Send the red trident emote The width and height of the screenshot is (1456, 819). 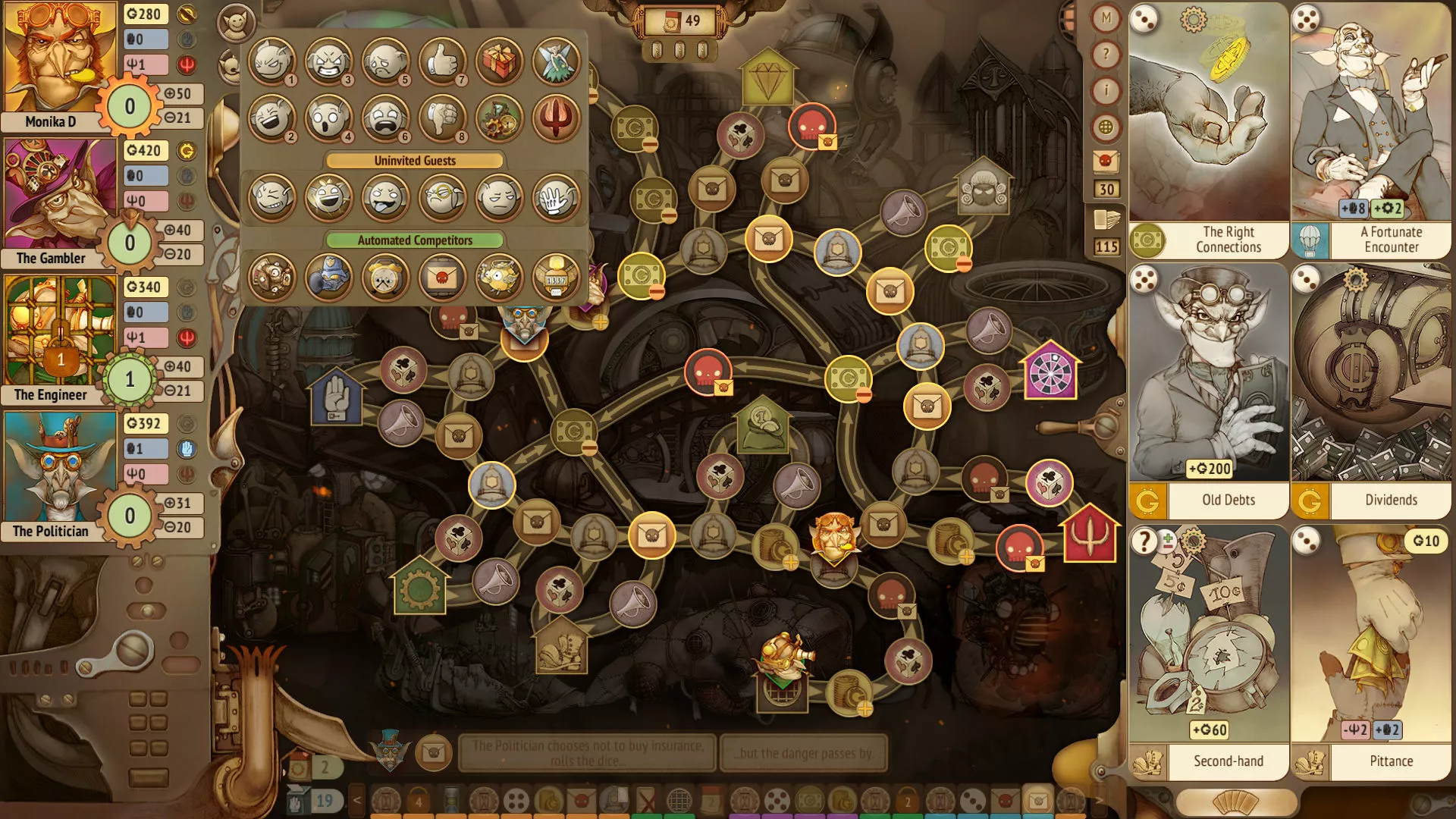coord(556,118)
